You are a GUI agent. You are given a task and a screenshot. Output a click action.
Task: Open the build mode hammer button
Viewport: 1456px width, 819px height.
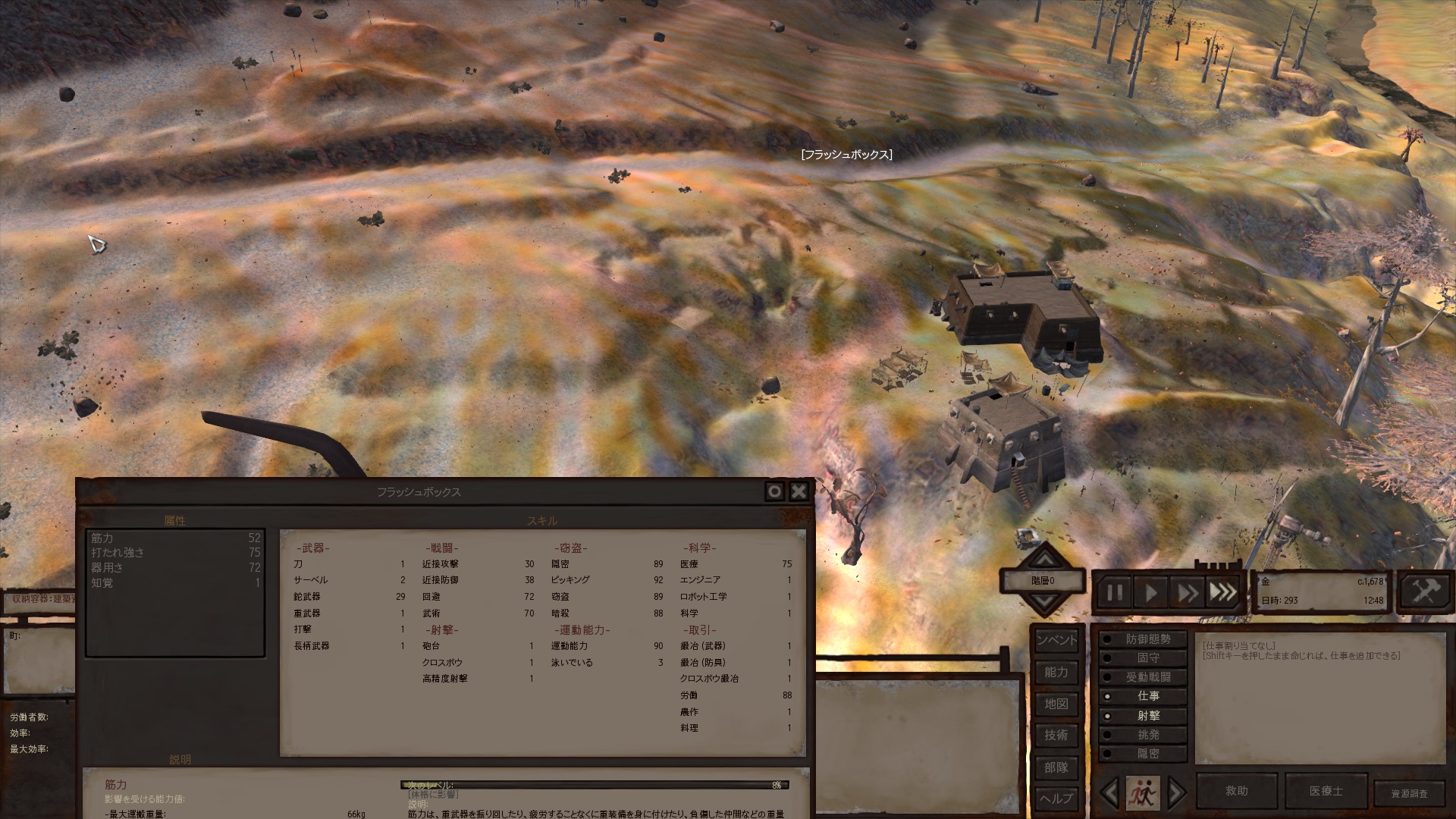1425,591
